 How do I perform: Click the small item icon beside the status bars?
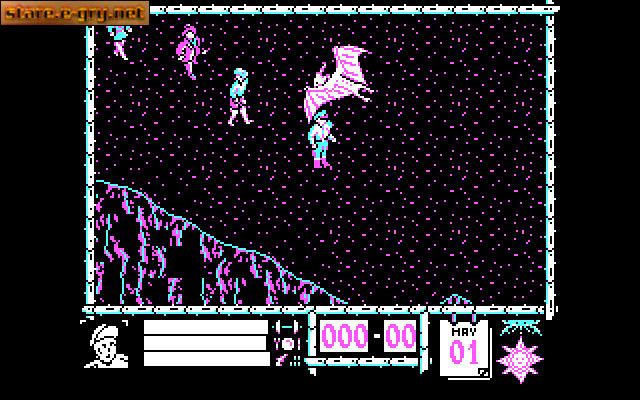pos(288,343)
